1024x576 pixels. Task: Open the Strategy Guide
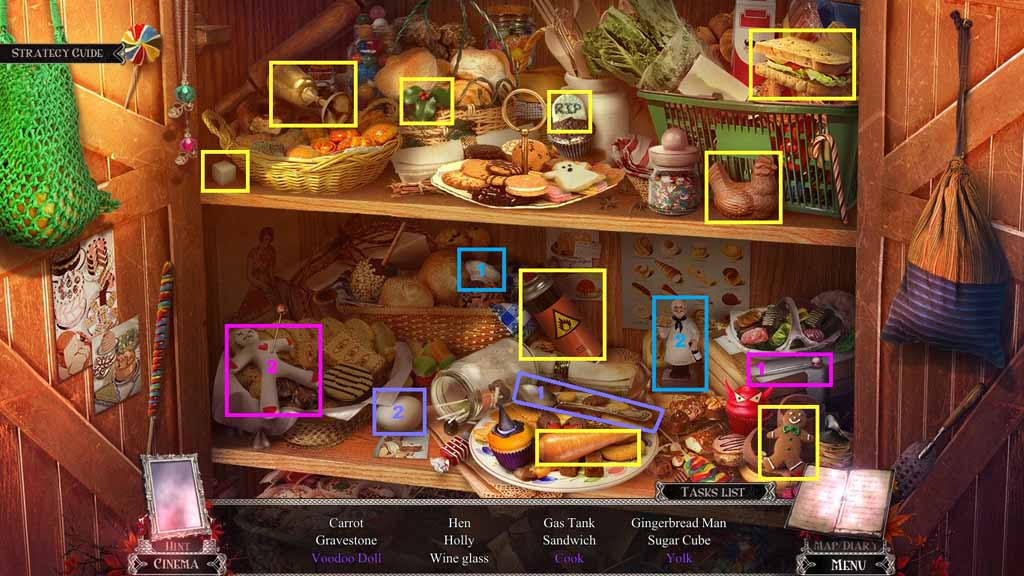pyautogui.click(x=59, y=52)
